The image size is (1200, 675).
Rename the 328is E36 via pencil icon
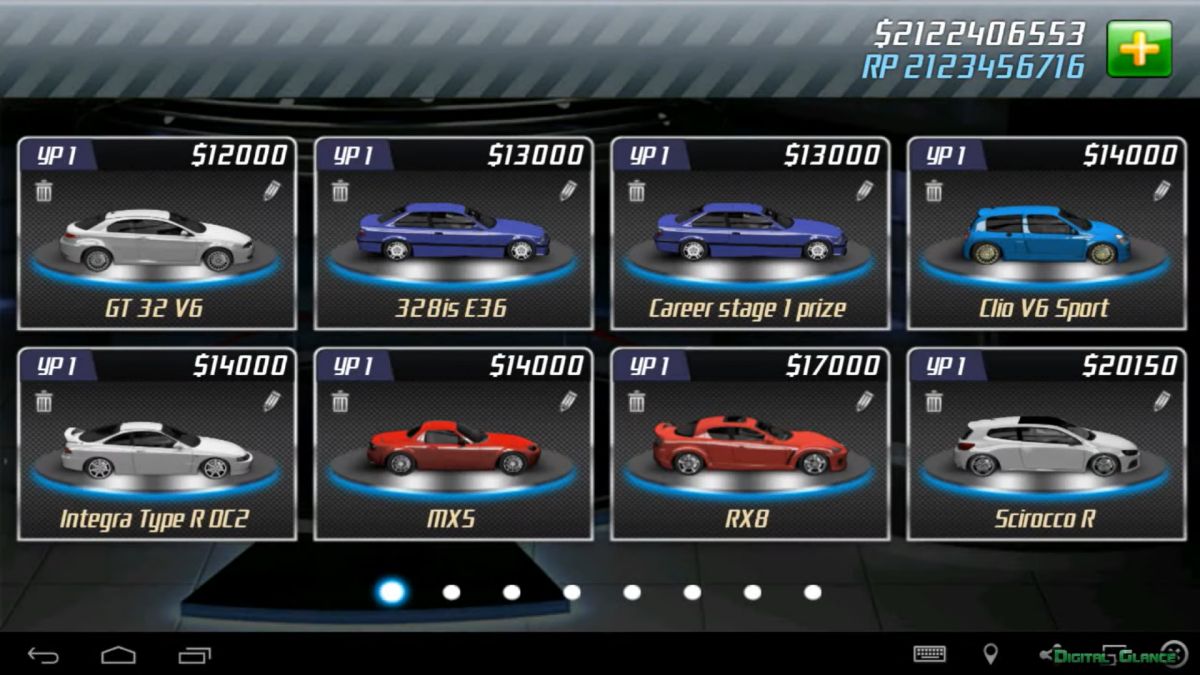click(x=568, y=191)
